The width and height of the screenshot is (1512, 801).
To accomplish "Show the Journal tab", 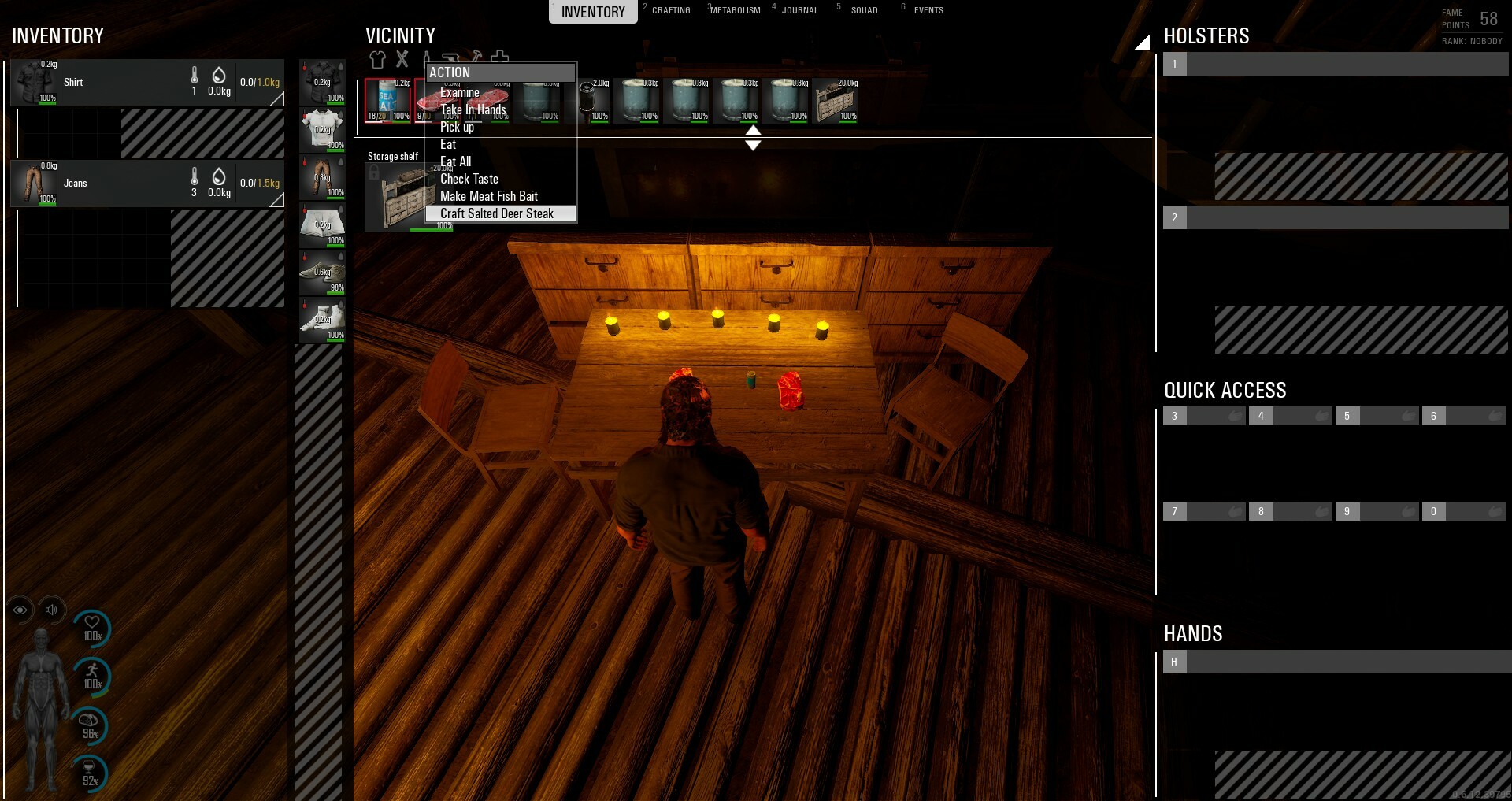I will 799,10.
